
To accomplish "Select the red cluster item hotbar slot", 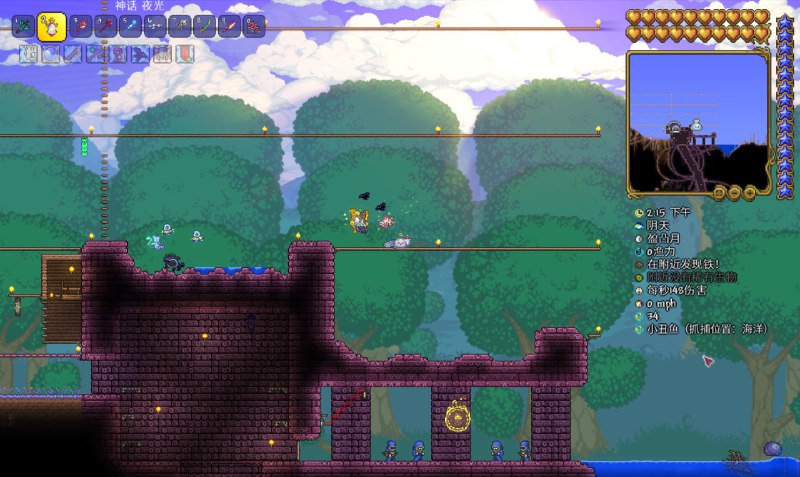I will (x=253, y=26).
